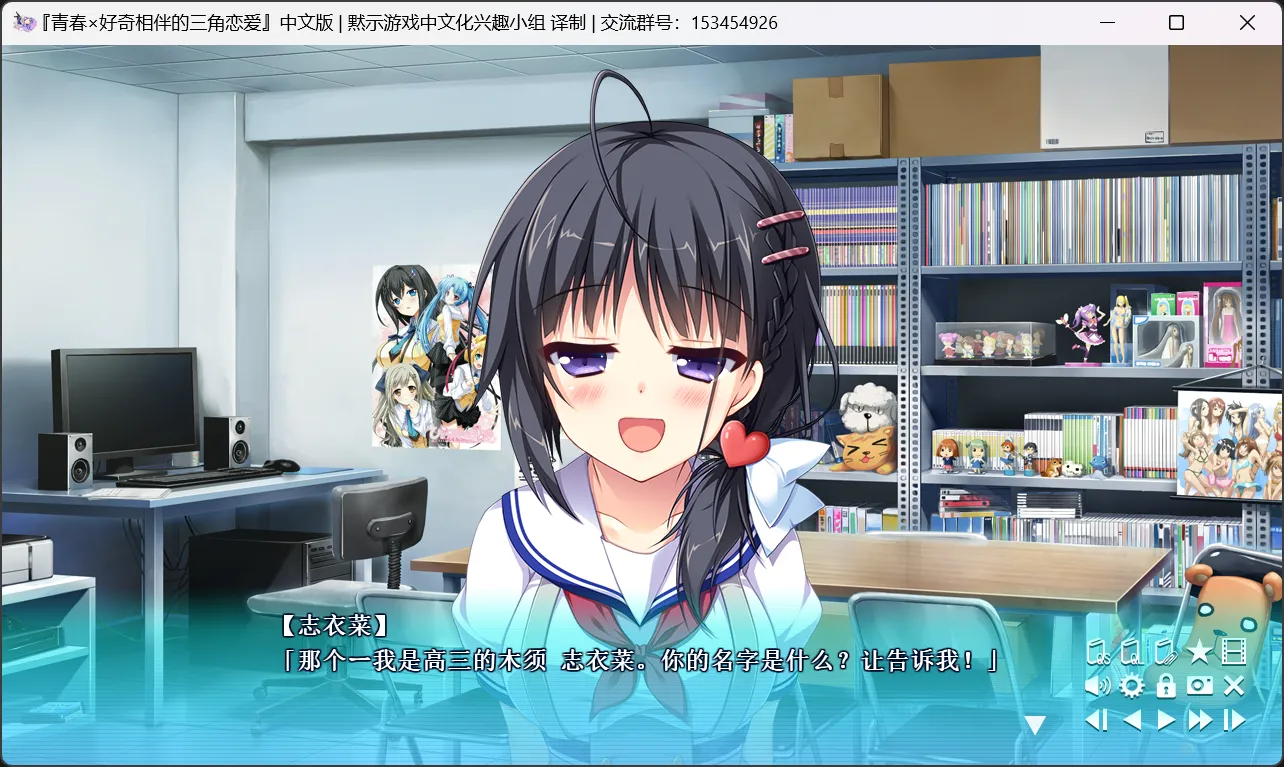Open the book with paperclip icon

click(x=1164, y=653)
